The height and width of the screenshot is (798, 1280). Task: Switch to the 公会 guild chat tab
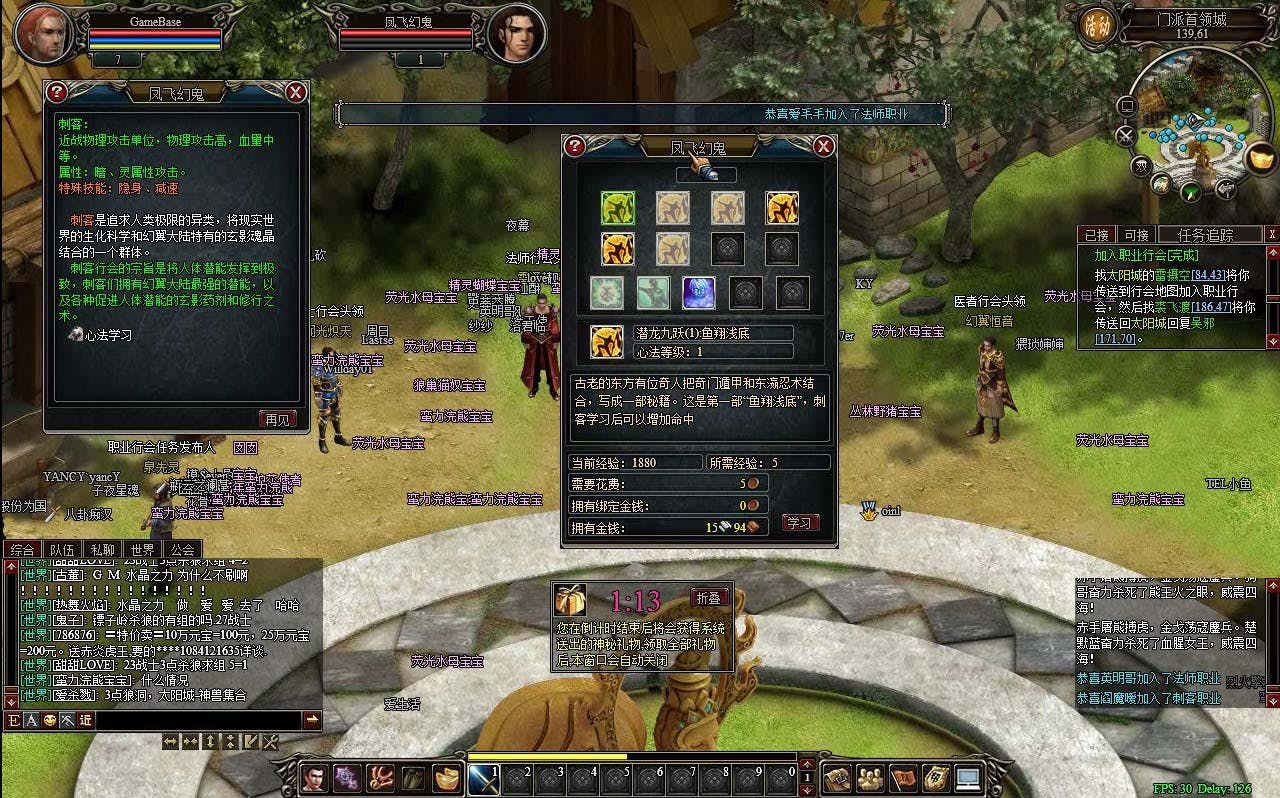pyautogui.click(x=182, y=549)
